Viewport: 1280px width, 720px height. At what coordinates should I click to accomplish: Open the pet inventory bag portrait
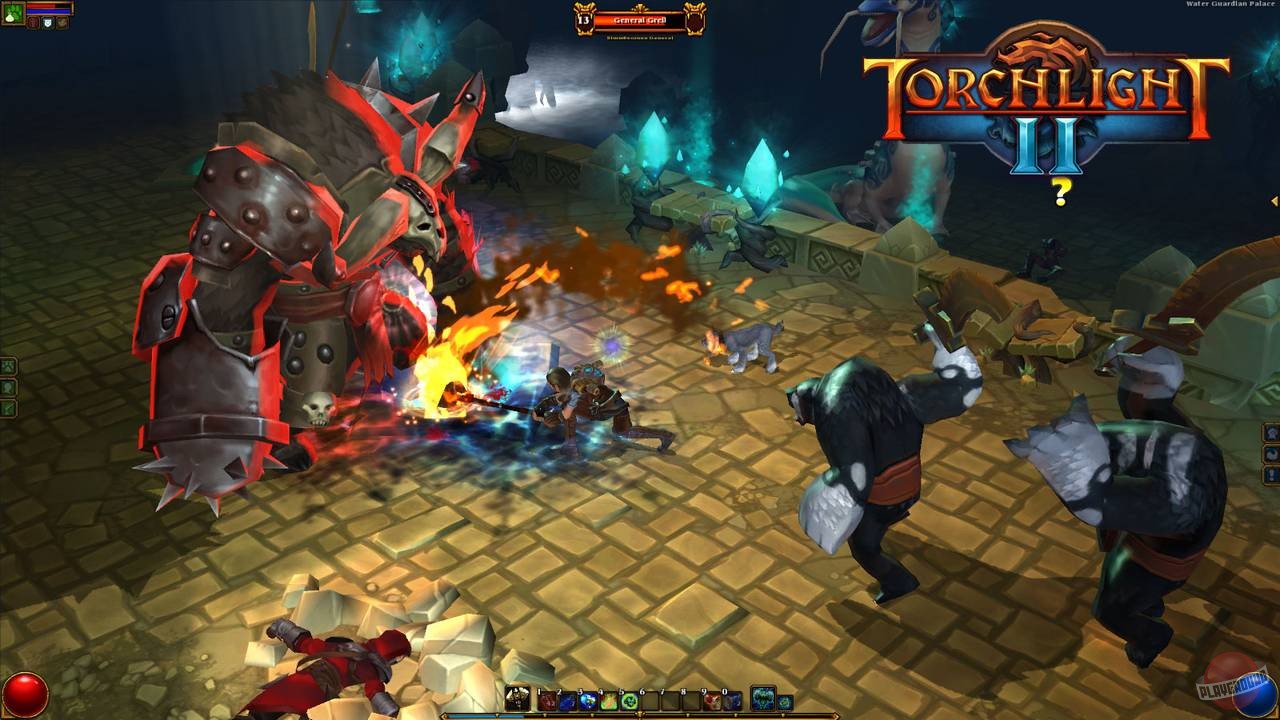click(12, 12)
